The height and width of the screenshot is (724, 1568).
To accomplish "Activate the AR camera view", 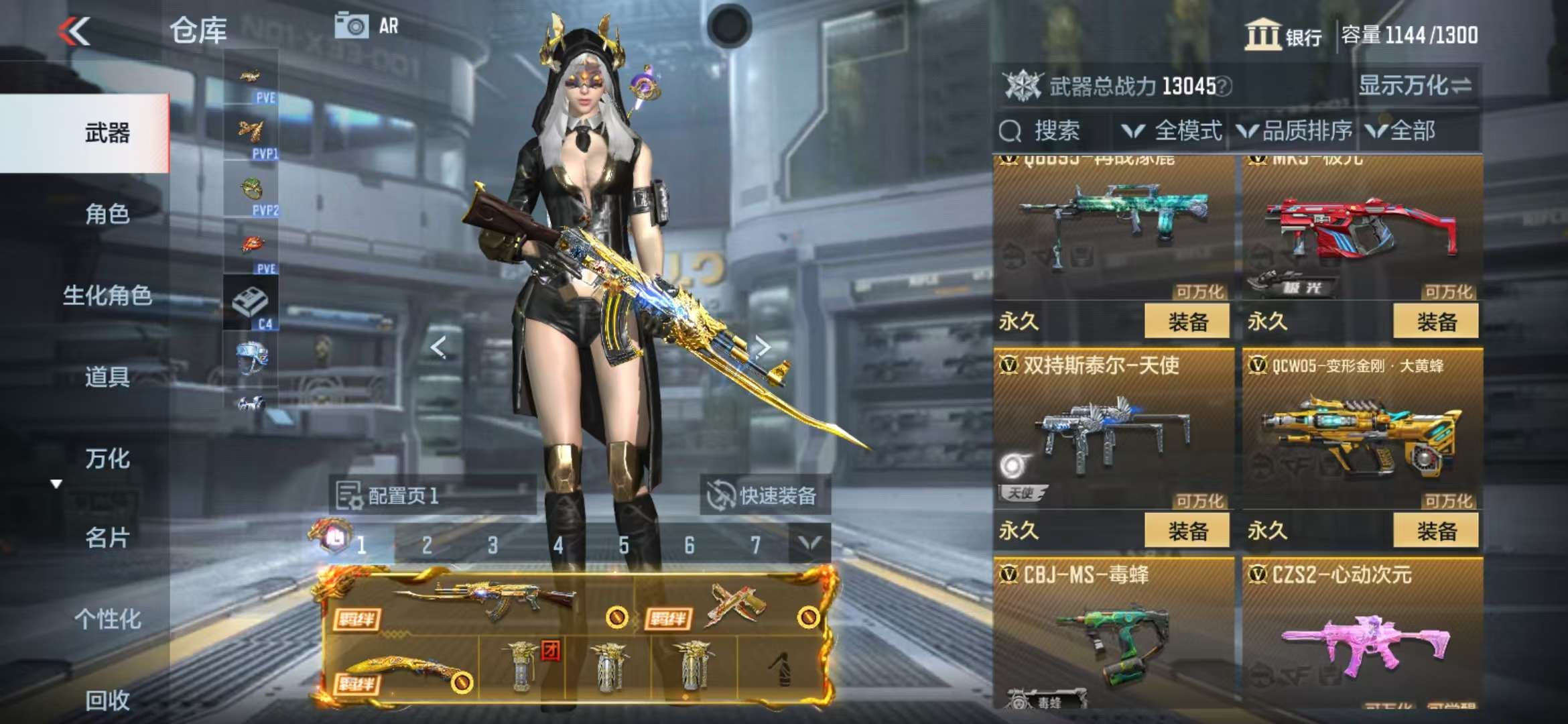I will [367, 27].
